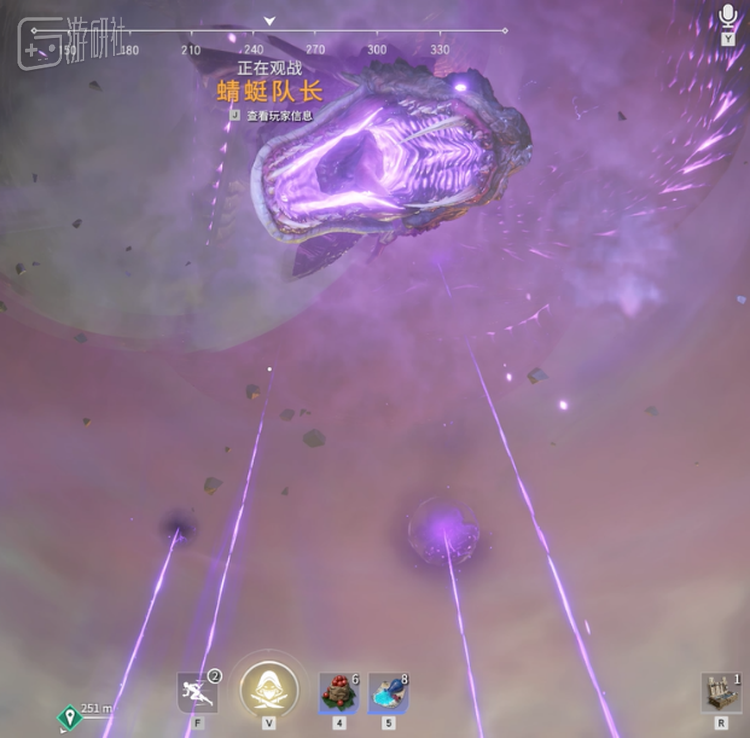Viewport: 750px width, 738px height.
Task: Activate the sprint dodge skill icon
Action: (195, 692)
